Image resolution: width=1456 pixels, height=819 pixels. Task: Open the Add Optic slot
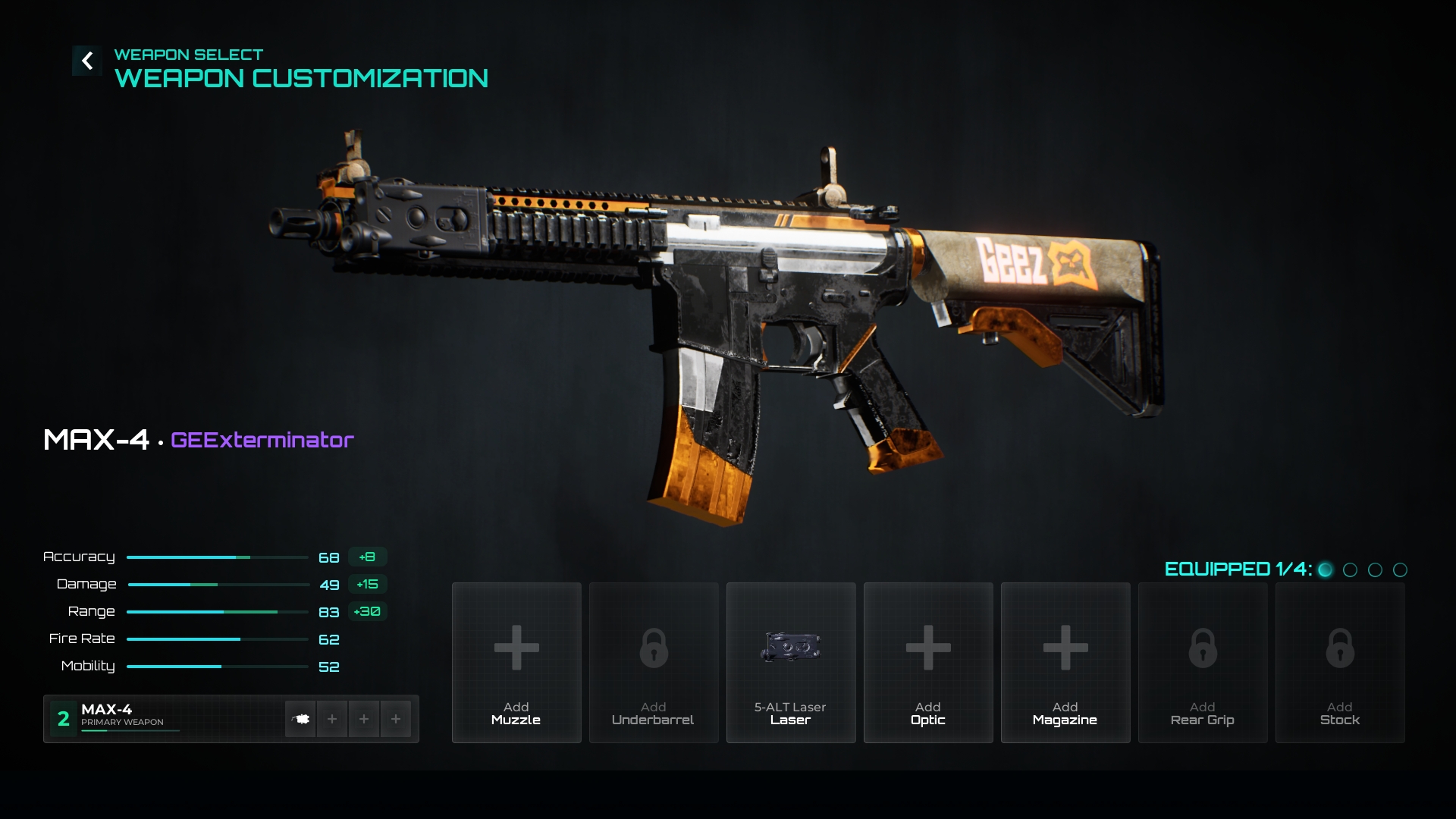pos(928,662)
